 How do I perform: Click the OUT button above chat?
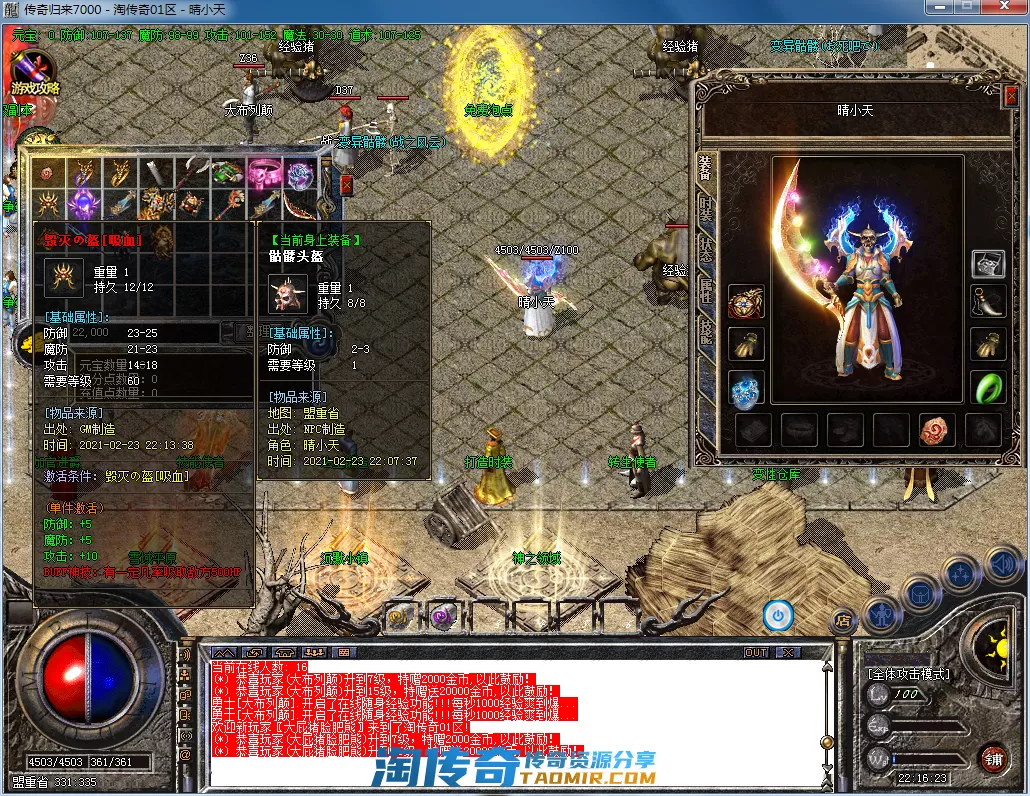757,652
